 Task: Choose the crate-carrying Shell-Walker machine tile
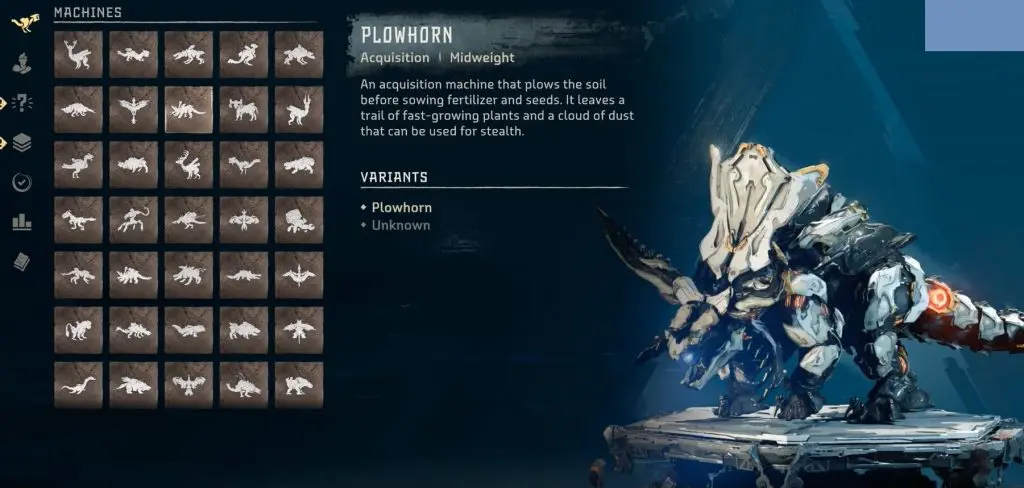click(298, 219)
